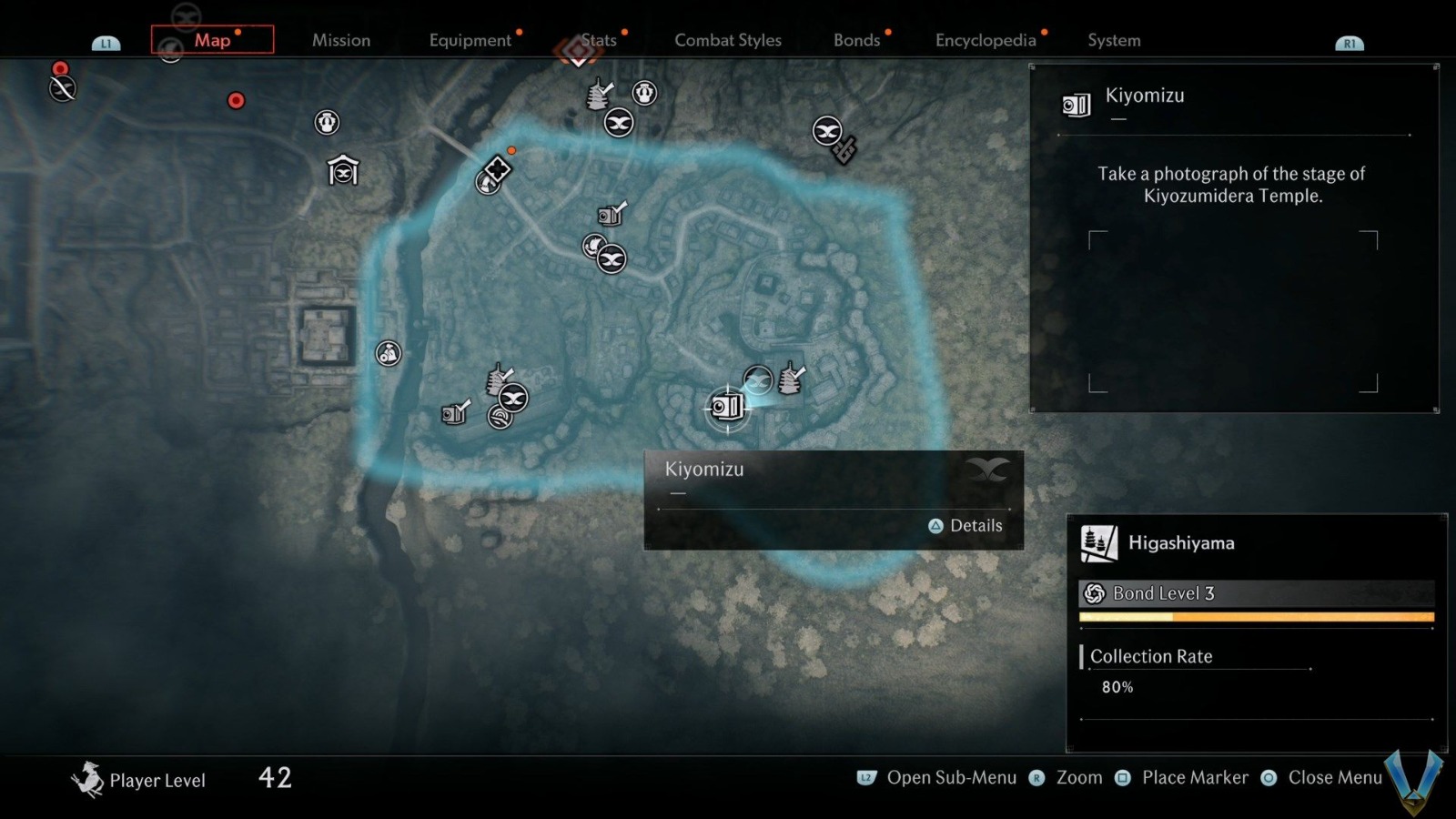Click the L1 bumper indicator beside the Map tab
The height and width of the screenshot is (819, 1456).
106,41
